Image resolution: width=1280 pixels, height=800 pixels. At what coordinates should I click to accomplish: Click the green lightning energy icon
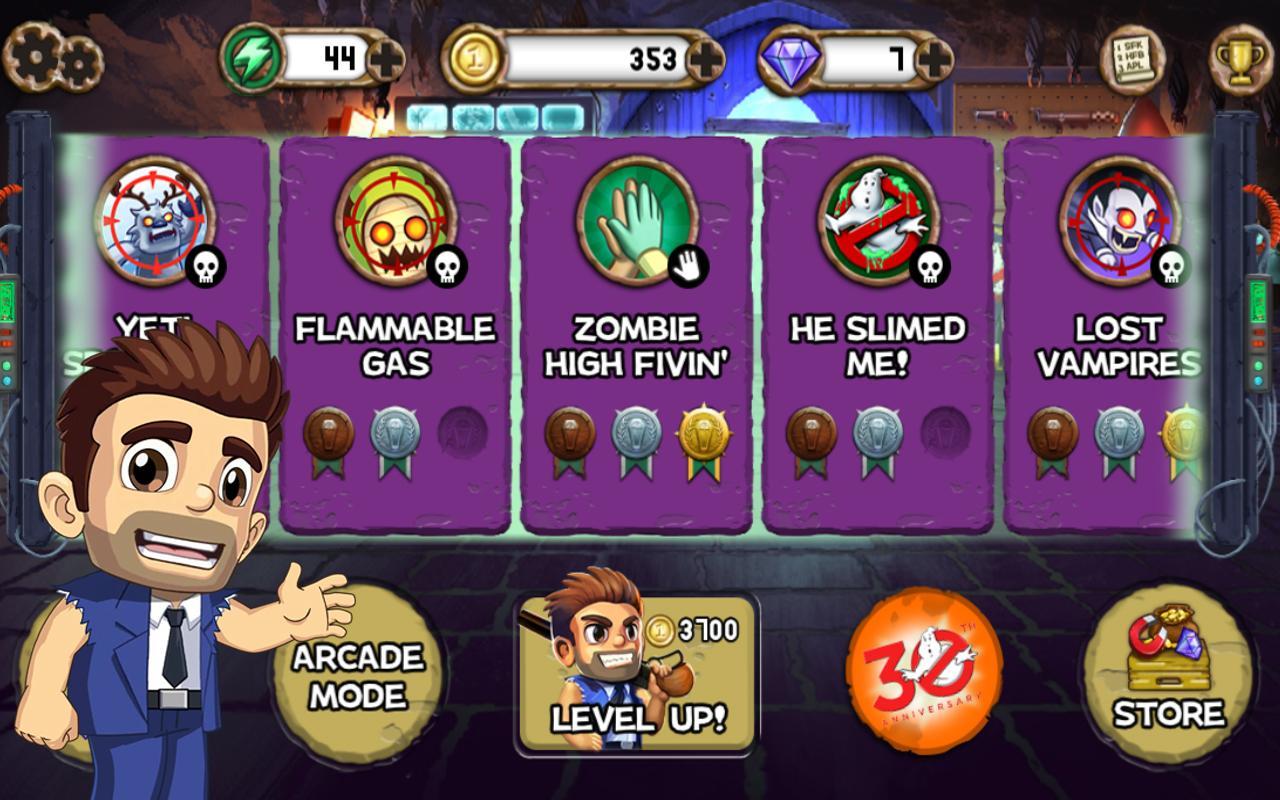253,55
